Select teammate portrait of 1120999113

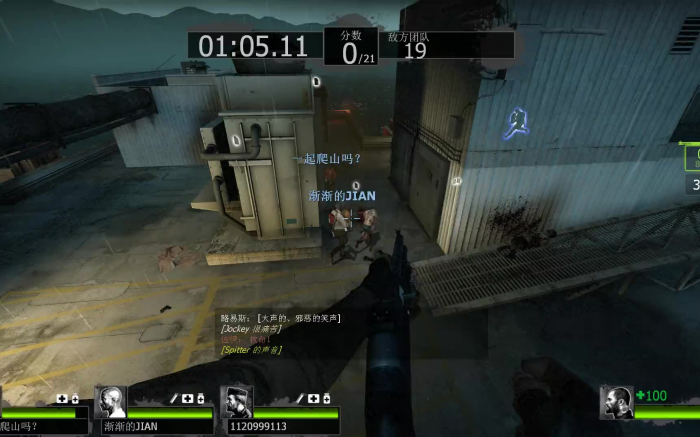236,402
